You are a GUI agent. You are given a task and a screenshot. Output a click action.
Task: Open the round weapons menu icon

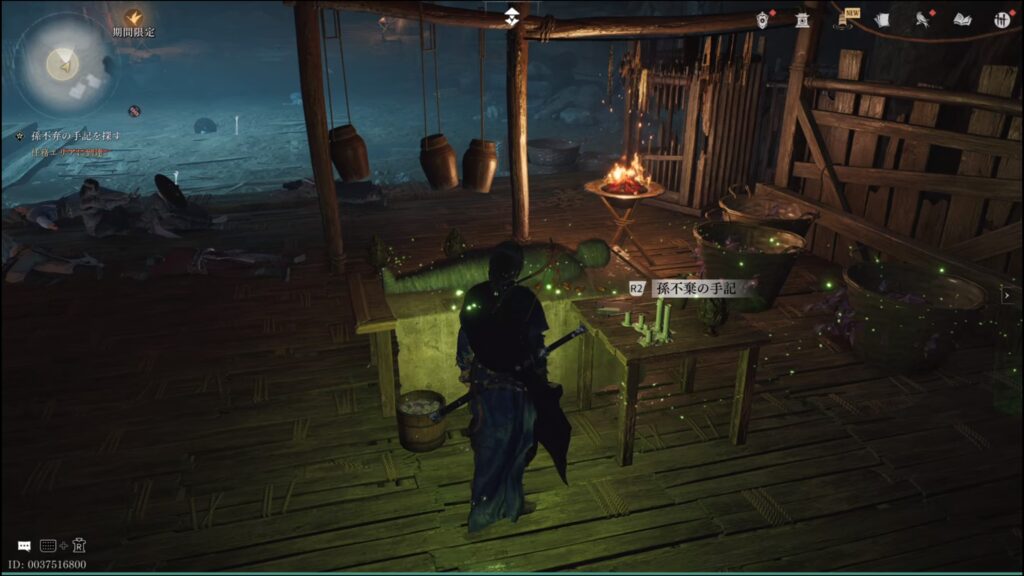1001,19
